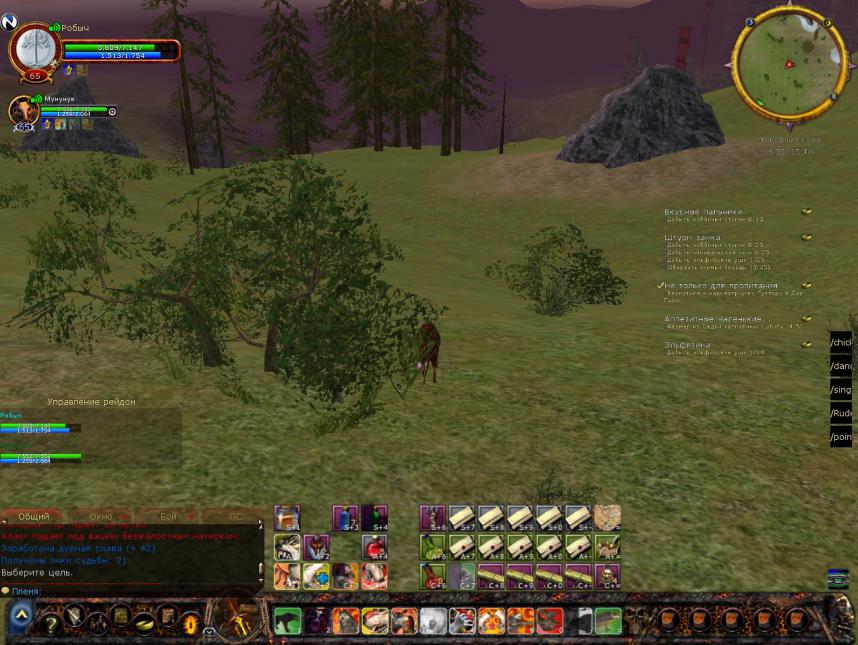Activate the green warg skill on main bar

(x=288, y=621)
